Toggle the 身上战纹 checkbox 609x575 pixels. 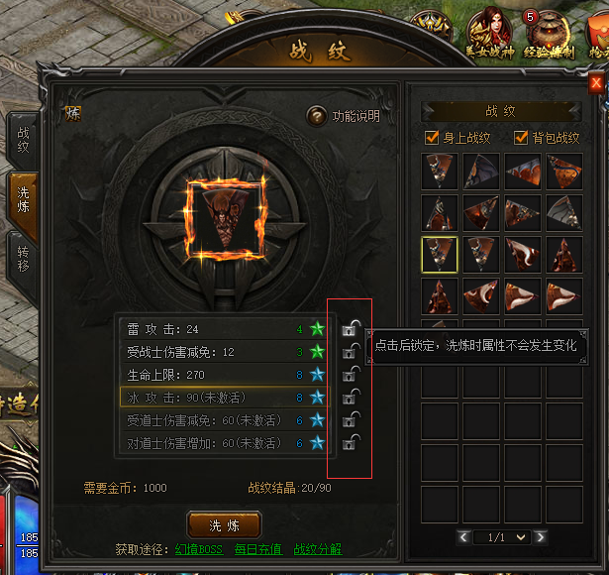432,138
